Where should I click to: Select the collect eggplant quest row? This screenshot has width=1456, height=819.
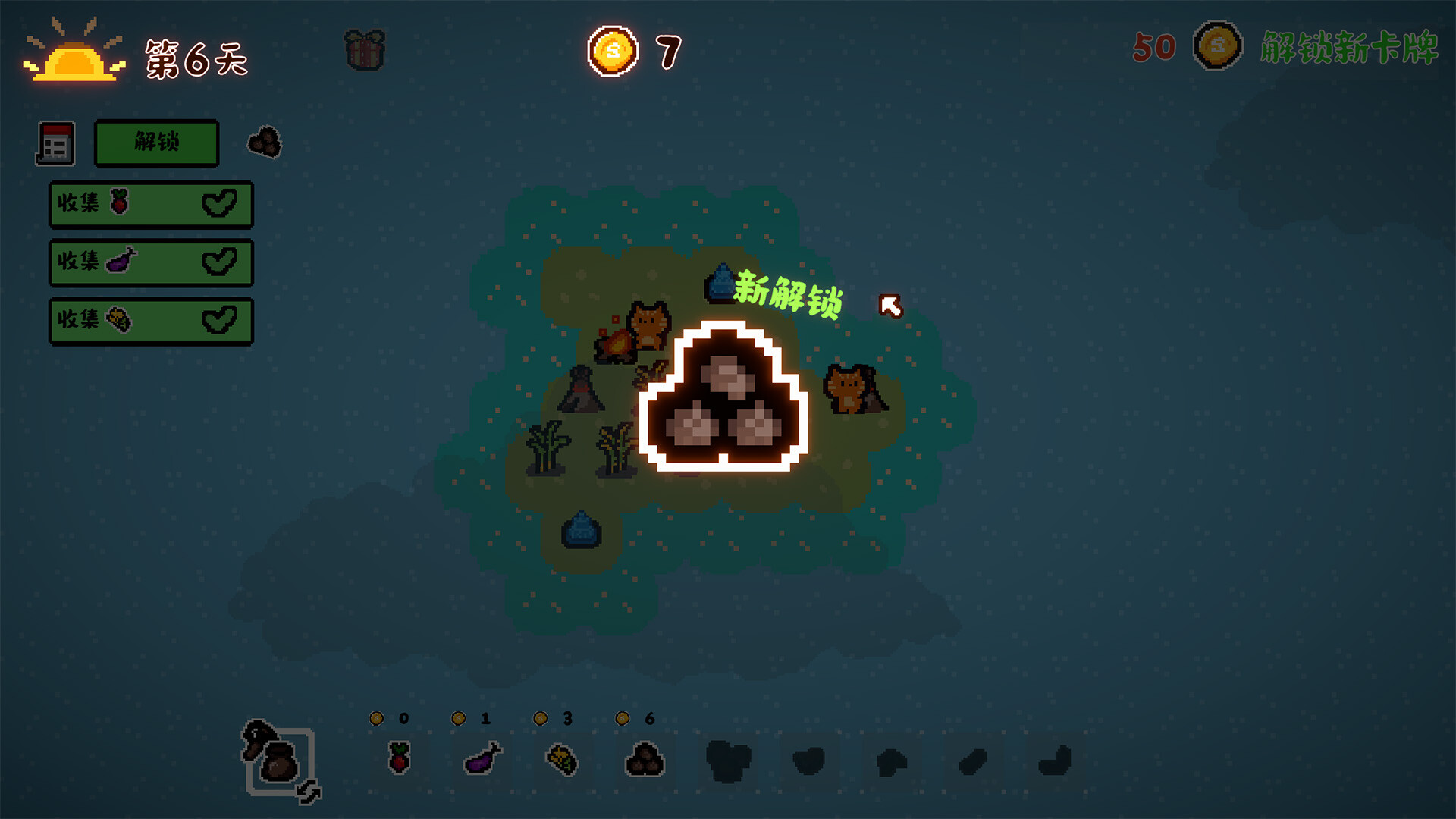(x=151, y=262)
